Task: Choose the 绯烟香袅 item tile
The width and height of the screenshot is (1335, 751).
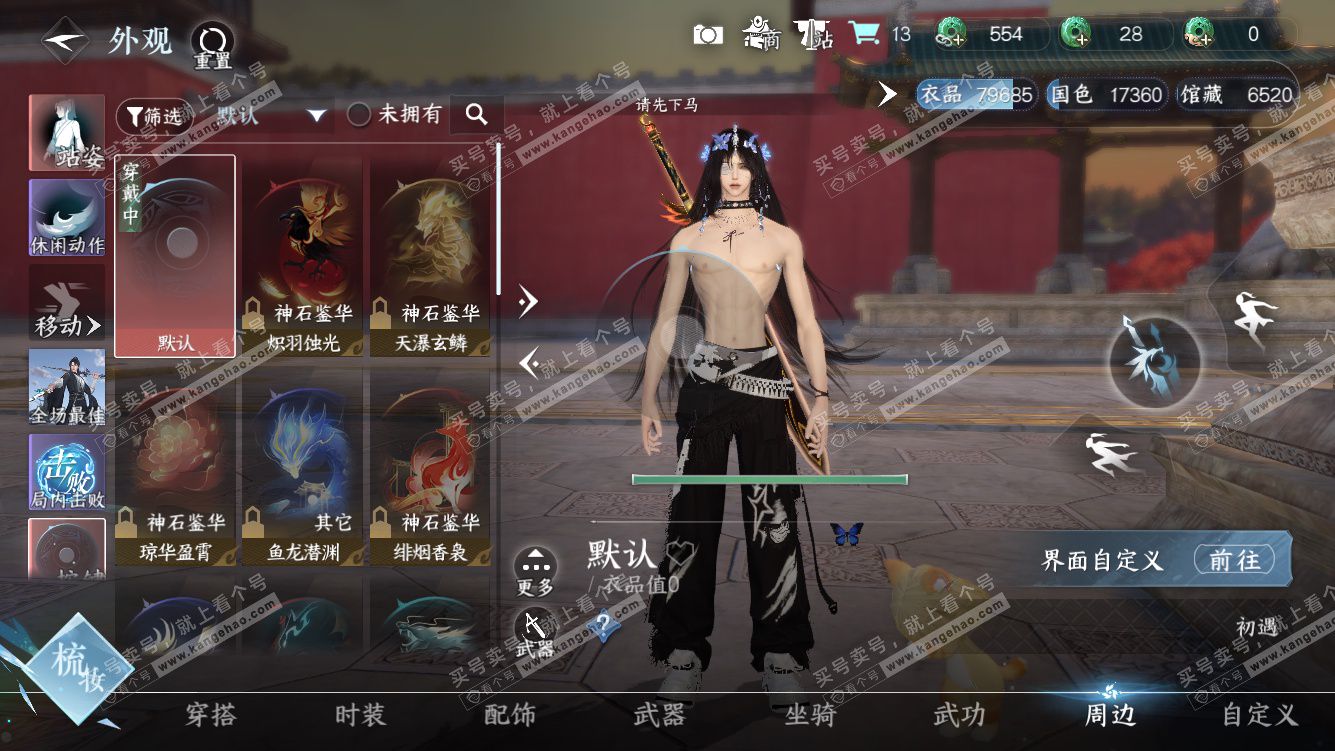Action: pos(430,468)
